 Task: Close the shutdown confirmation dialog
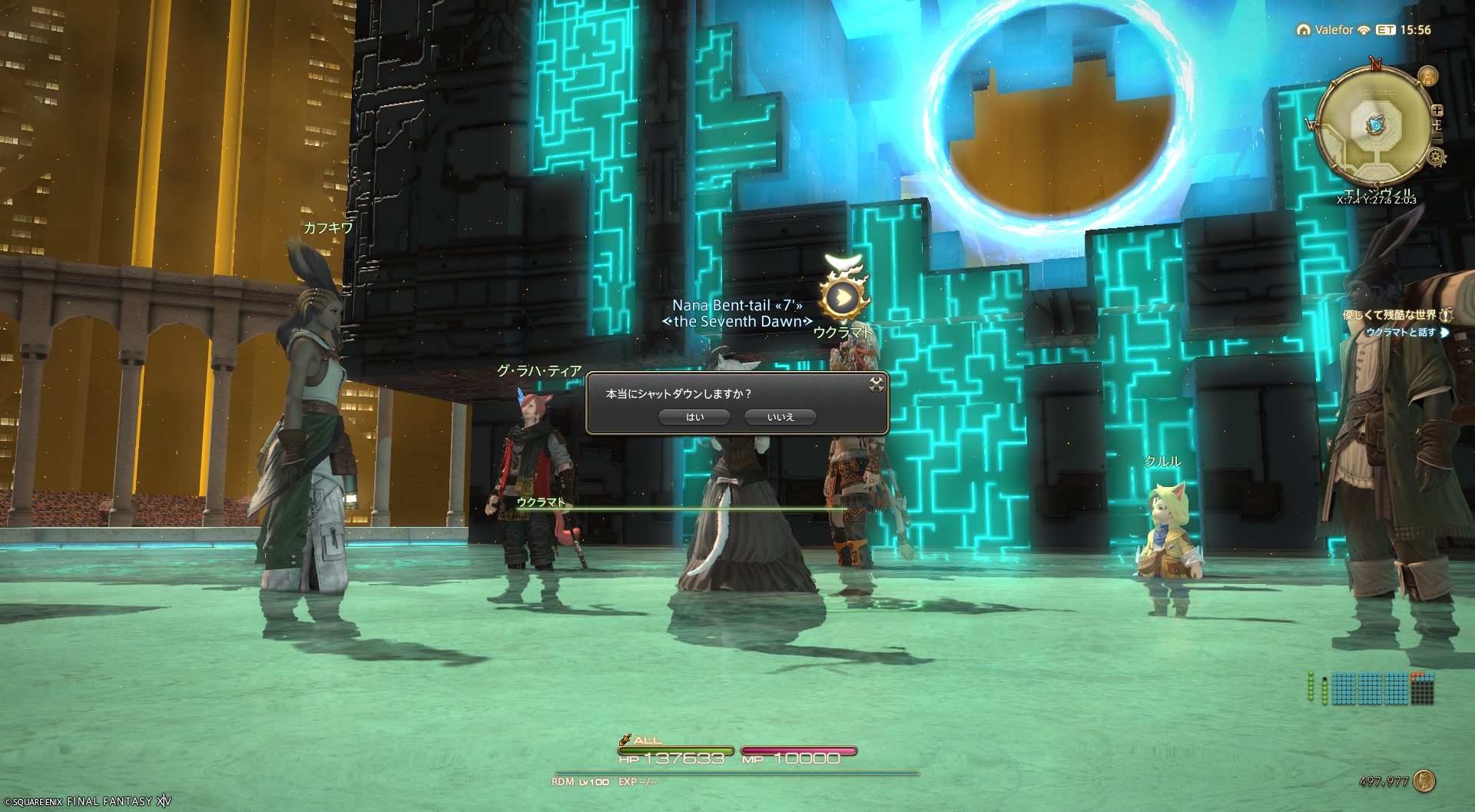[x=876, y=384]
